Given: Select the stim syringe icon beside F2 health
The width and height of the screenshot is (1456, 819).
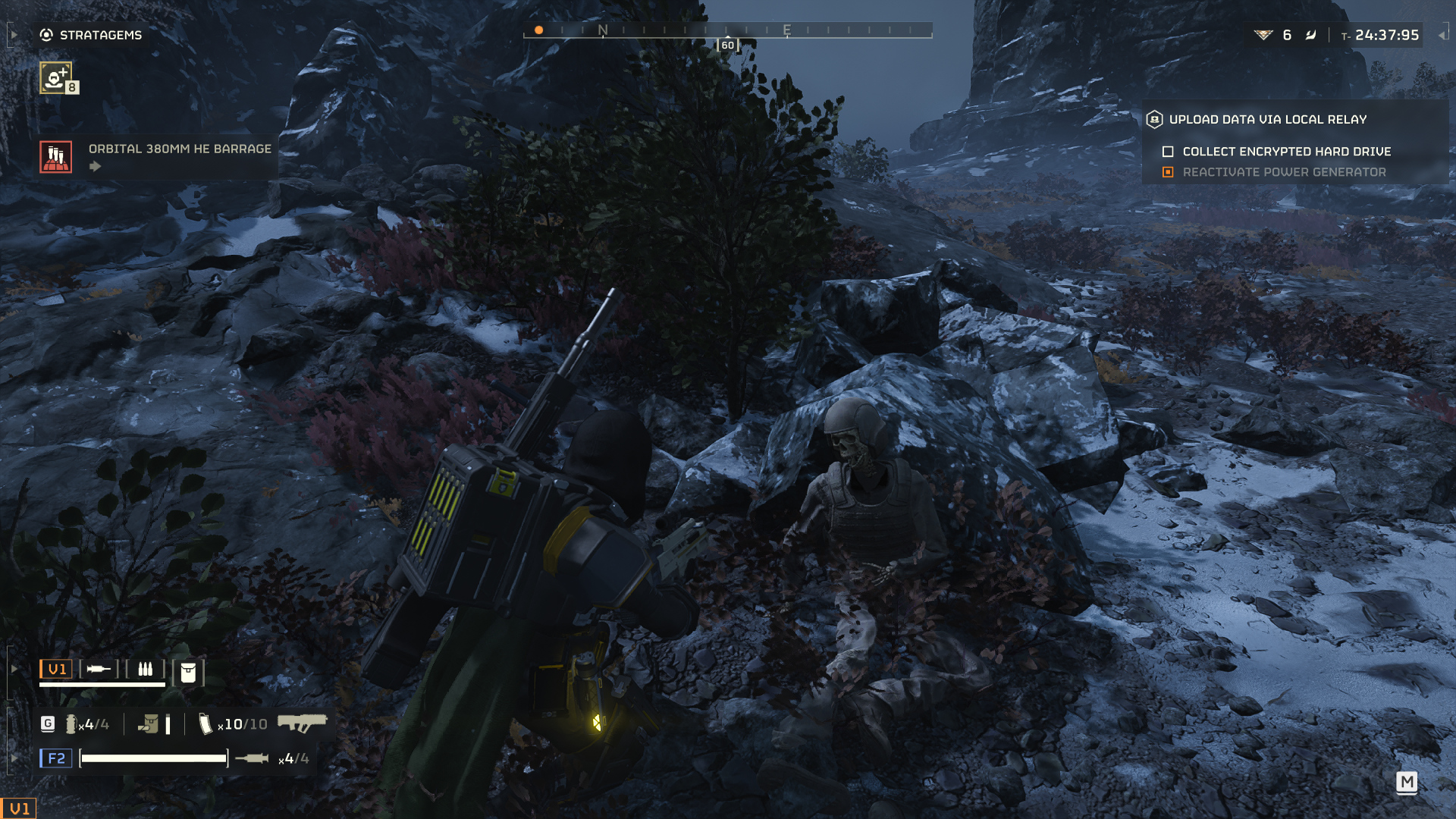Looking at the screenshot, I should [252, 758].
